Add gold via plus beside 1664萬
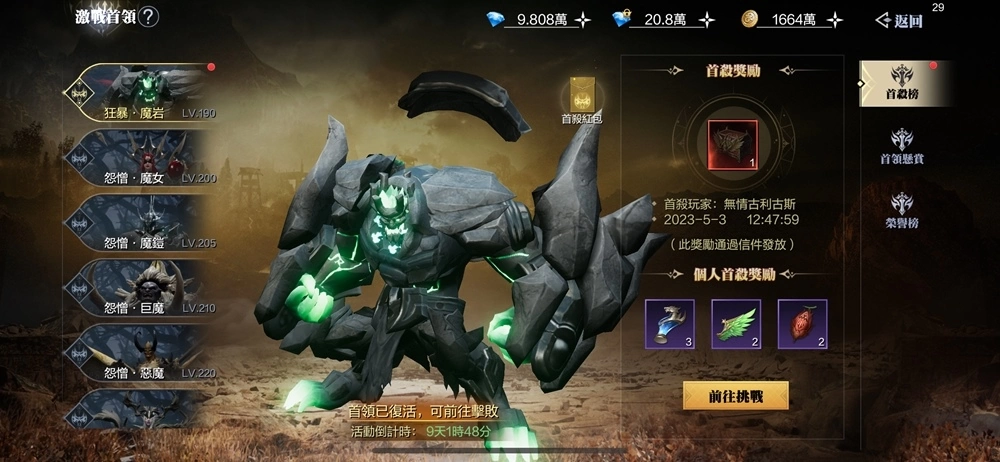Image resolution: width=1000 pixels, height=462 pixels. (x=835, y=19)
